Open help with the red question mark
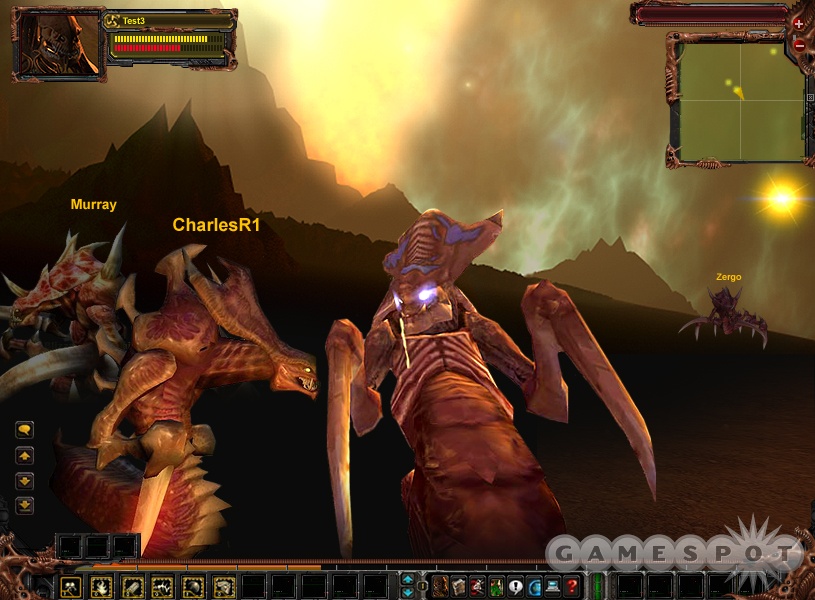815x600 pixels. [x=572, y=587]
